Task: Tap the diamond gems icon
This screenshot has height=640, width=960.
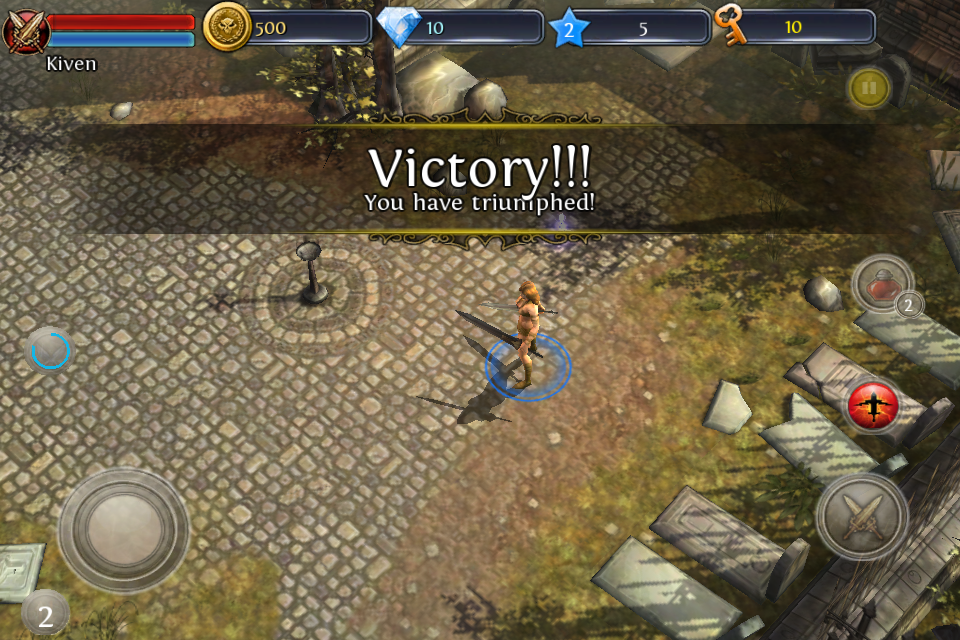Action: 398,27
